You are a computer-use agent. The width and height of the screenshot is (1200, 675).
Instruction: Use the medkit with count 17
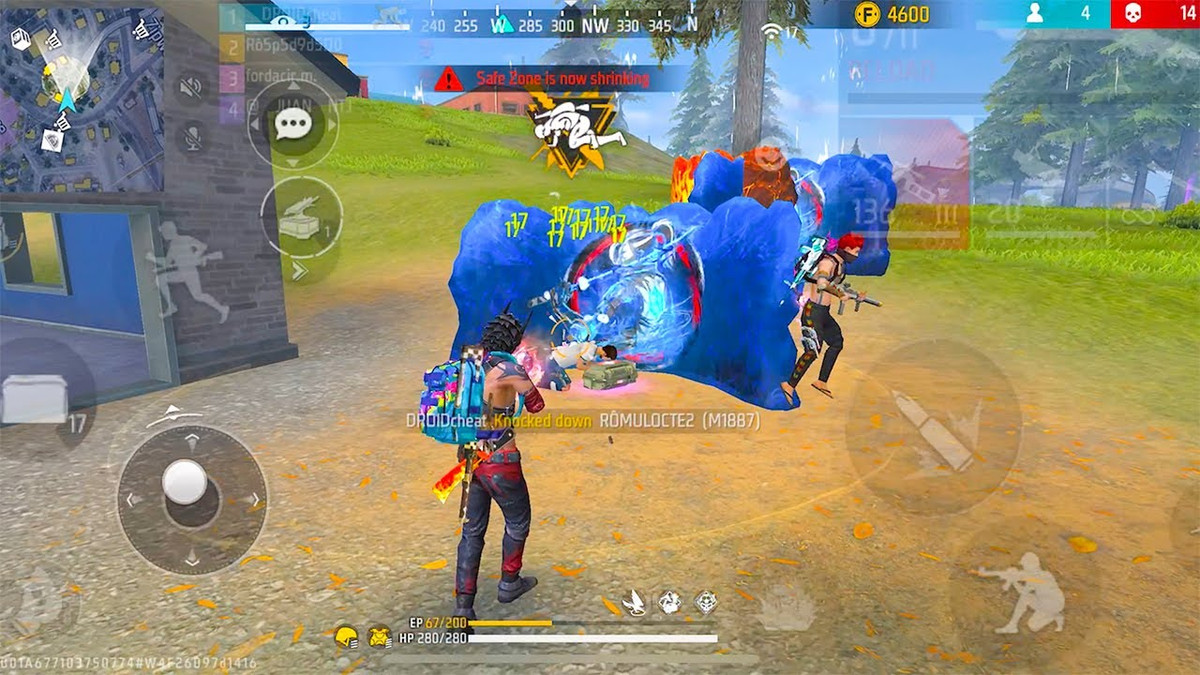(37, 398)
